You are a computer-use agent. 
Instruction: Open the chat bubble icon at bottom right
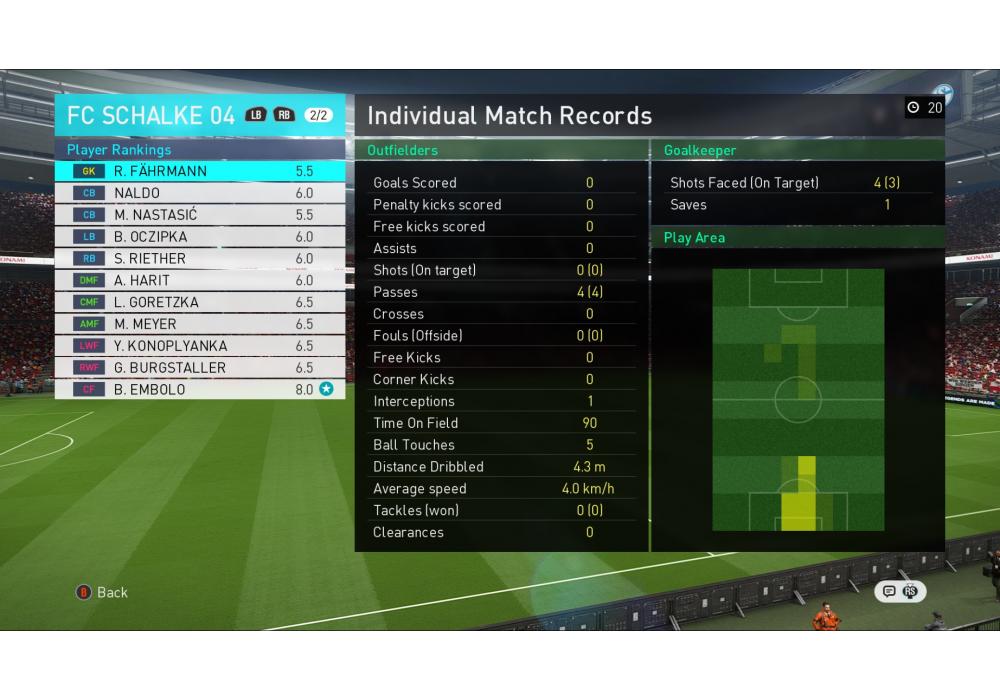(x=888, y=591)
